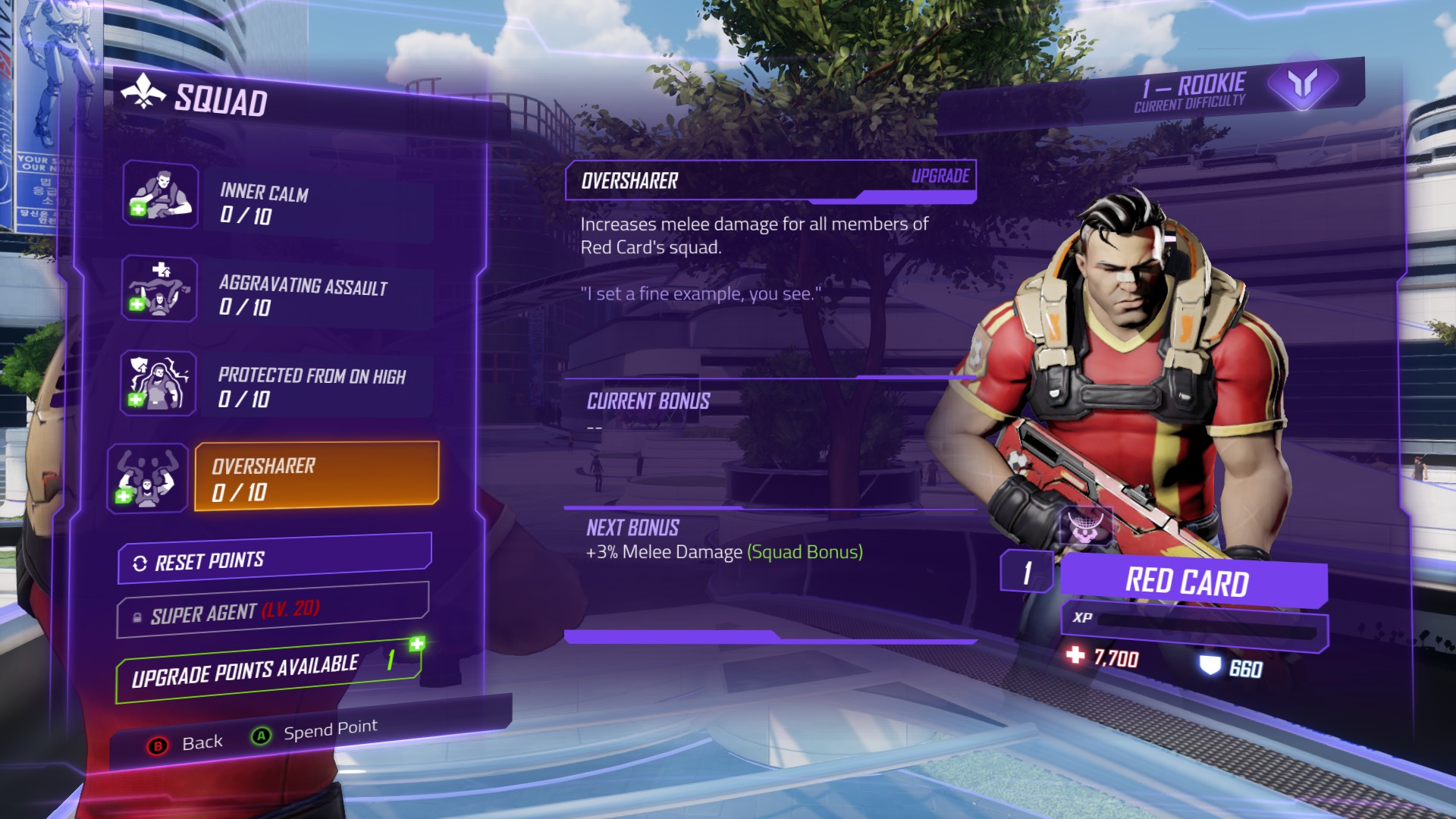
Task: Click the highlighted Oversharer upgrade
Action: (x=316, y=476)
